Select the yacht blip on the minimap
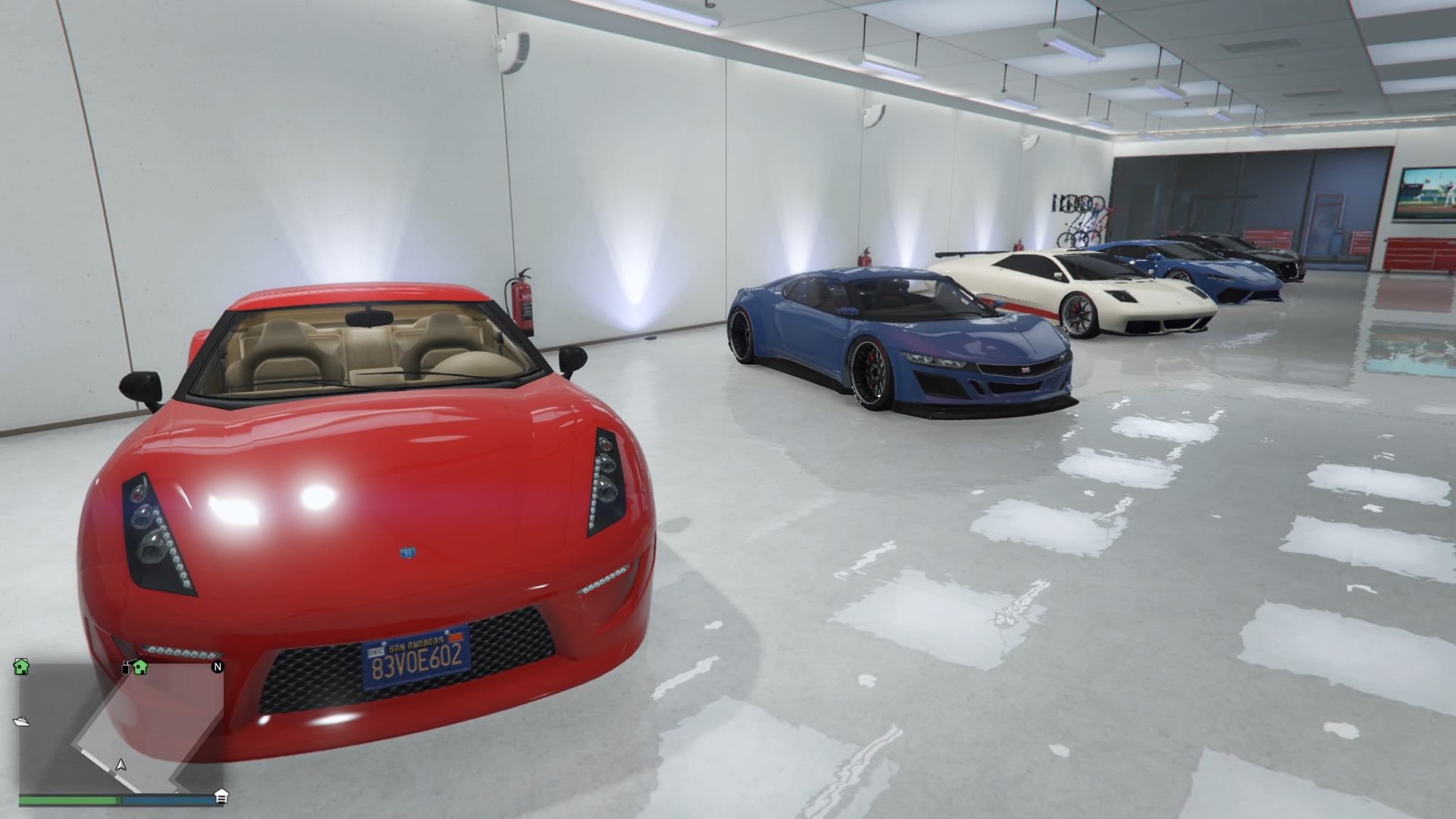Viewport: 1456px width, 819px height. pyautogui.click(x=21, y=721)
